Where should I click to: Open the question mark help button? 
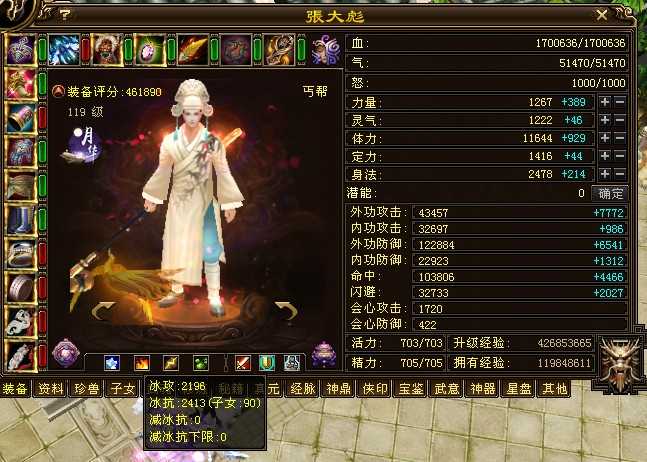(x=64, y=15)
